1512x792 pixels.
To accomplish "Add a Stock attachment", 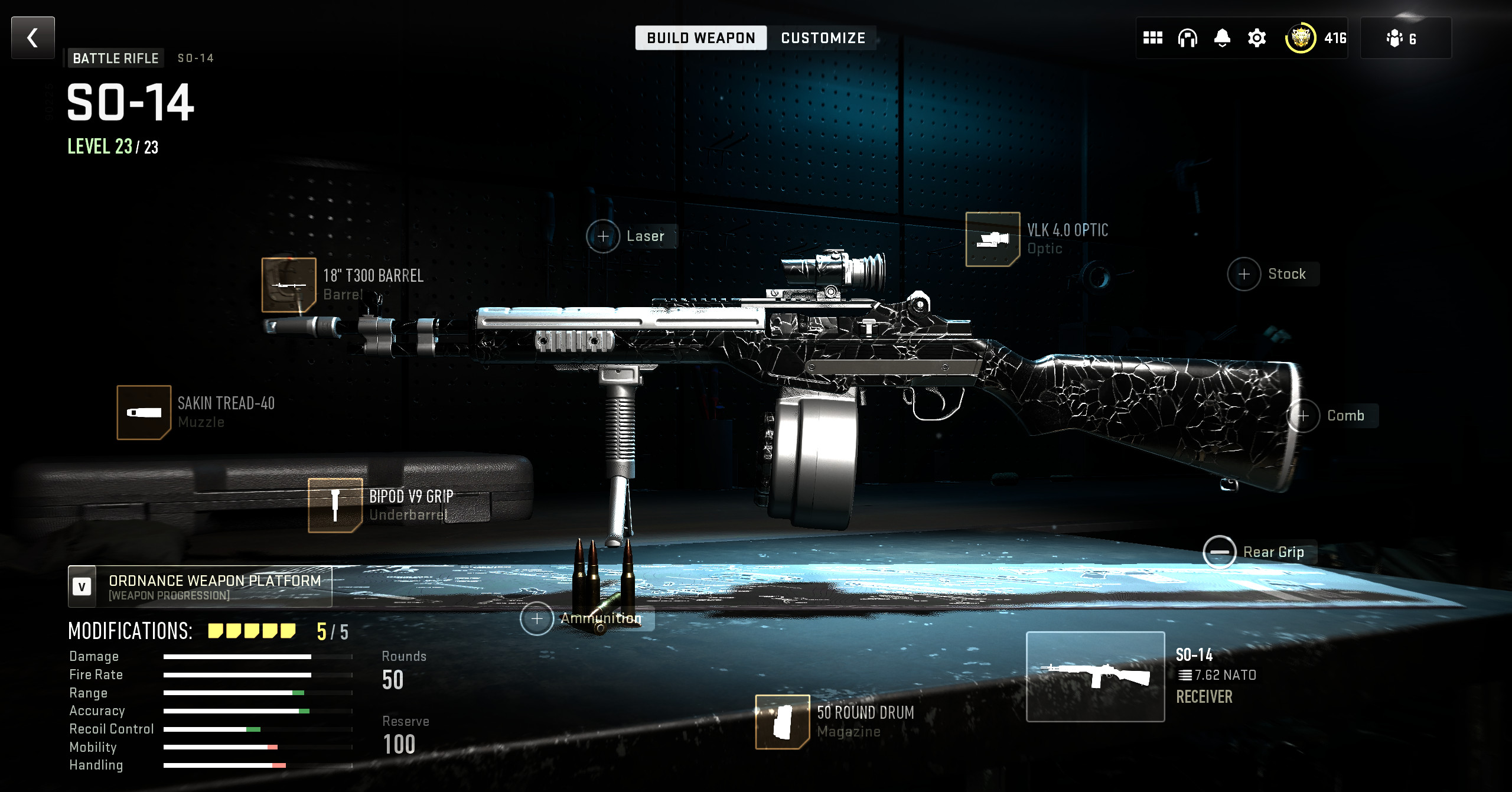I will (1244, 274).
